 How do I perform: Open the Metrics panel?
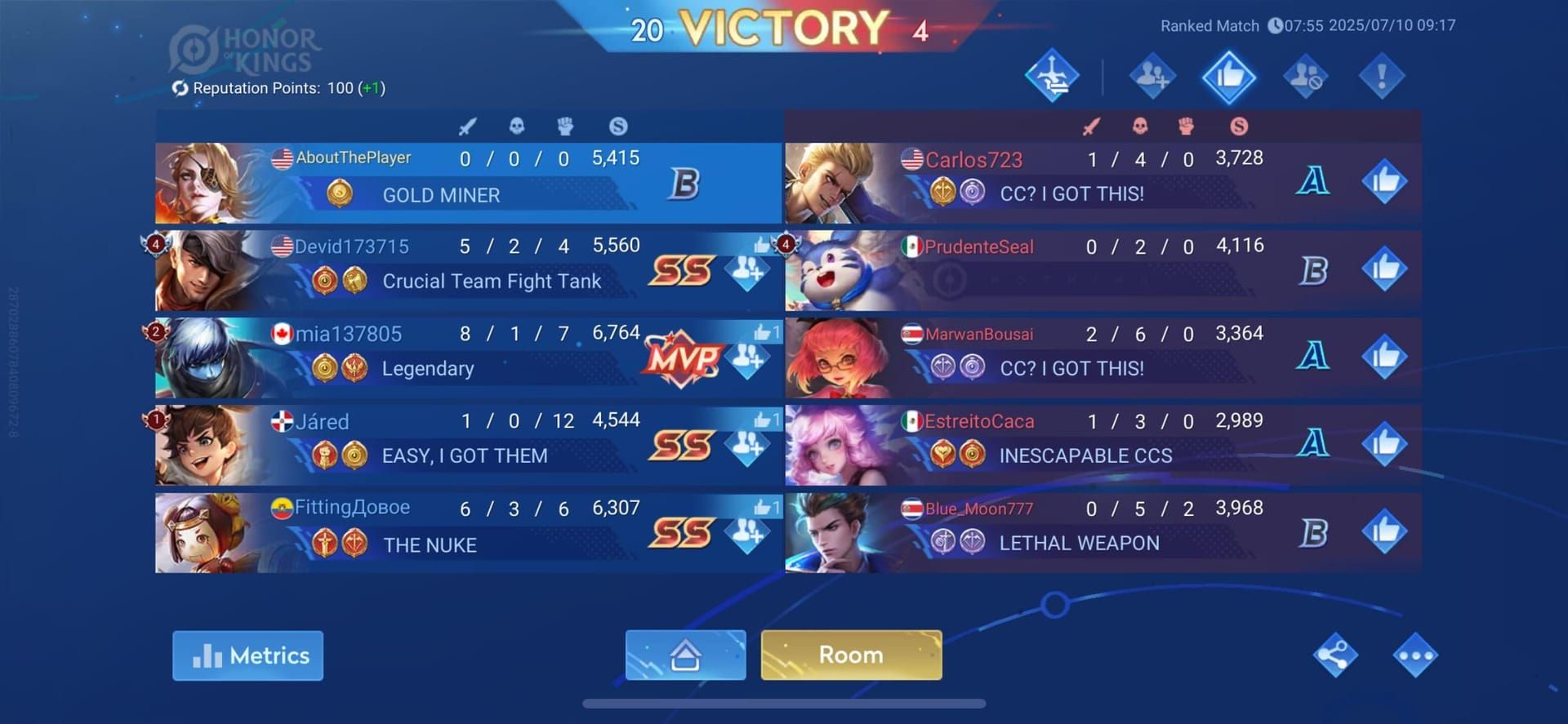point(247,655)
